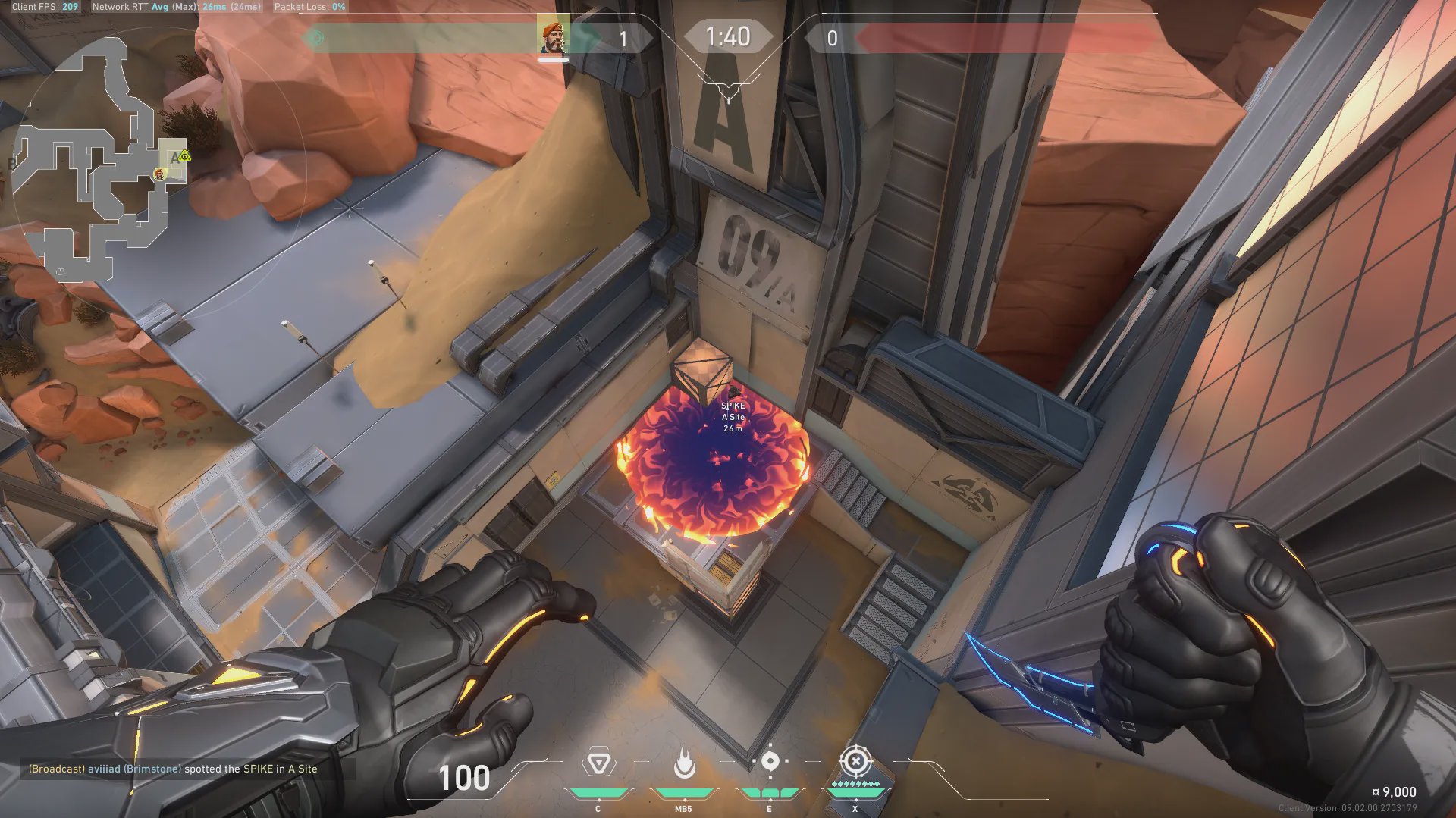
Task: Trigger the Orbital Strike ultimate icon
Action: (855, 760)
